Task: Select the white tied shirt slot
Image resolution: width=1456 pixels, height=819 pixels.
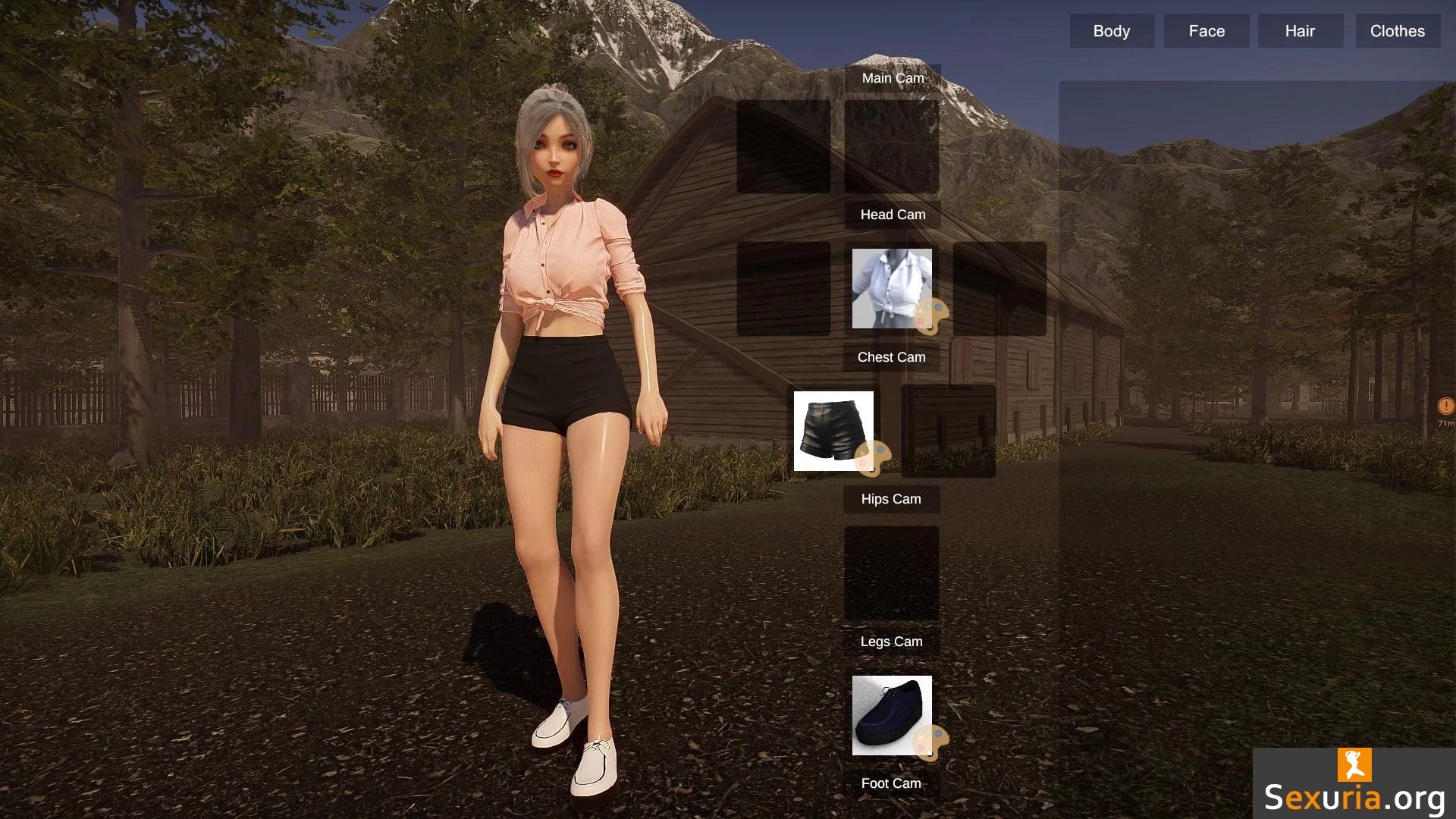Action: (886, 284)
